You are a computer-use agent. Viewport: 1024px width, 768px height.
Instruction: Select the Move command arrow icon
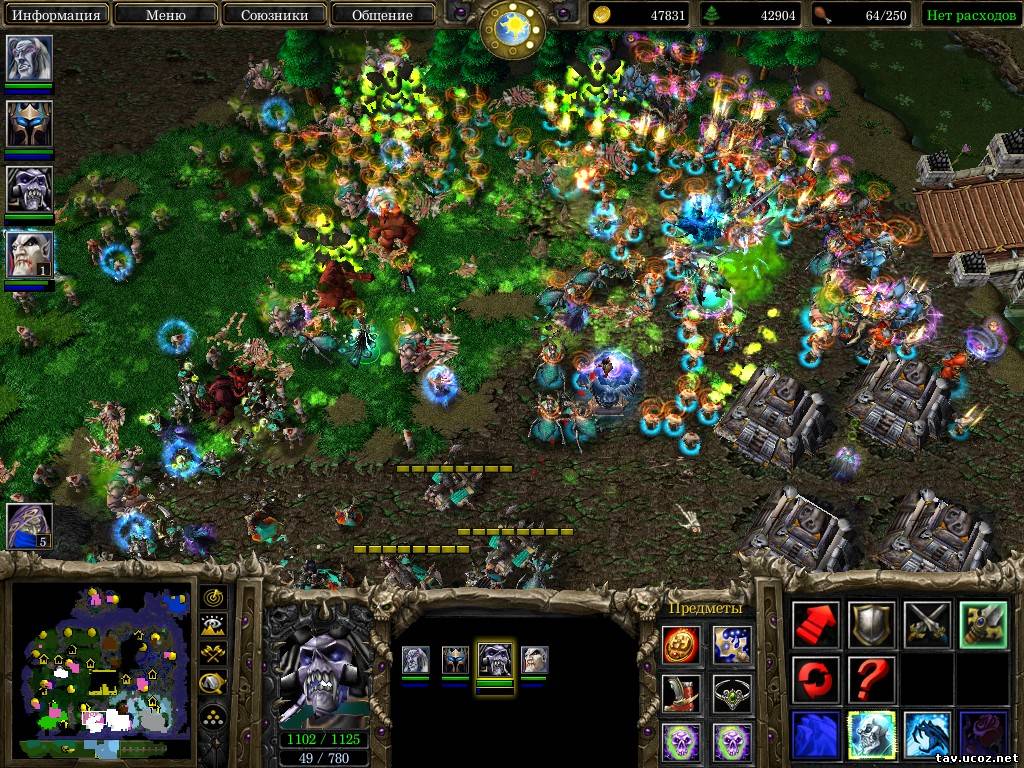tap(816, 625)
